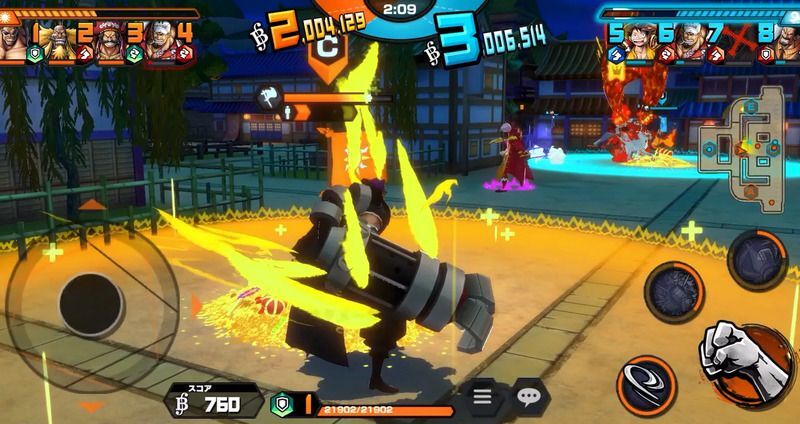Select teammate number 3 portrait
Viewport: 800px width, 424px height.
pos(110,37)
